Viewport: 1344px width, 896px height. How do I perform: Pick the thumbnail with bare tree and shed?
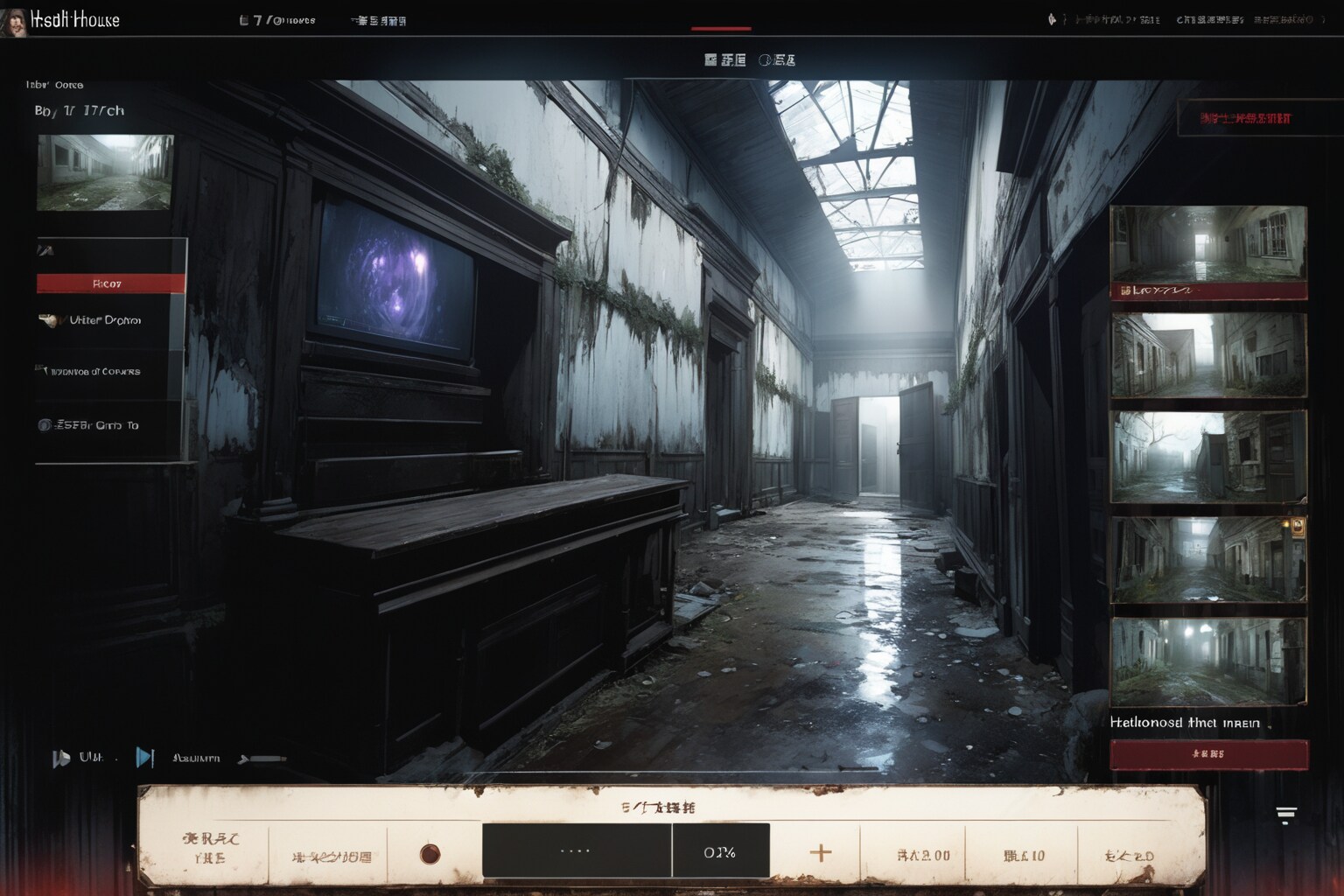[1207, 458]
